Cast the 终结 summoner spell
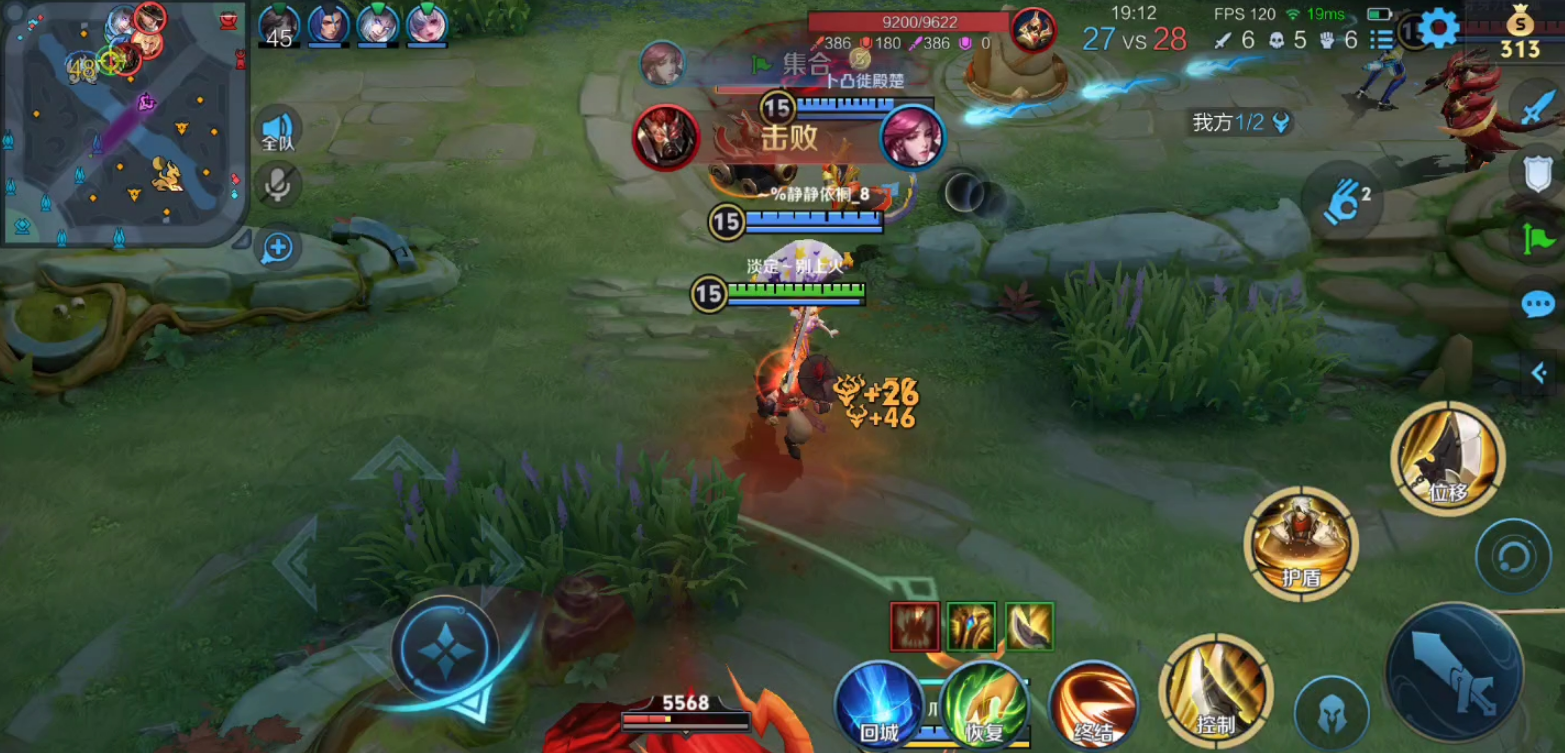 [1093, 704]
